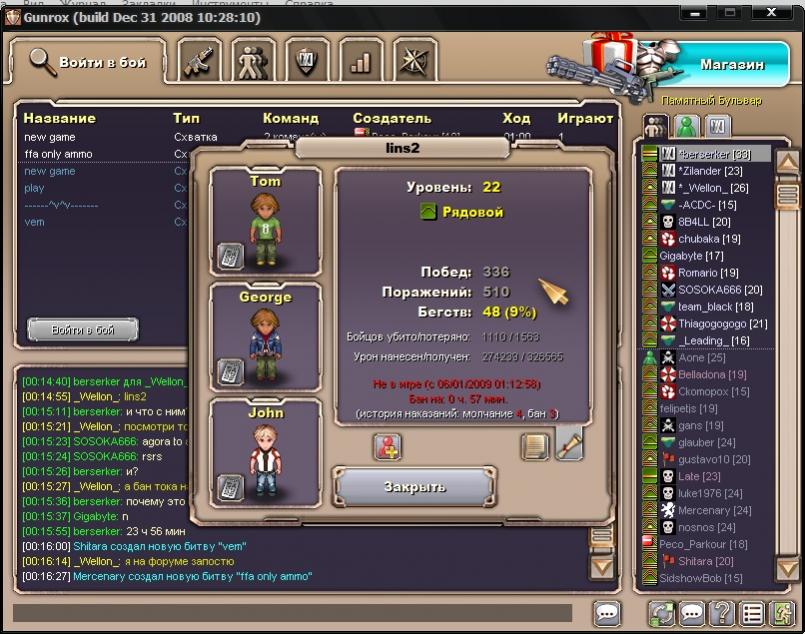Sort the games list by Создатель column

392,118
